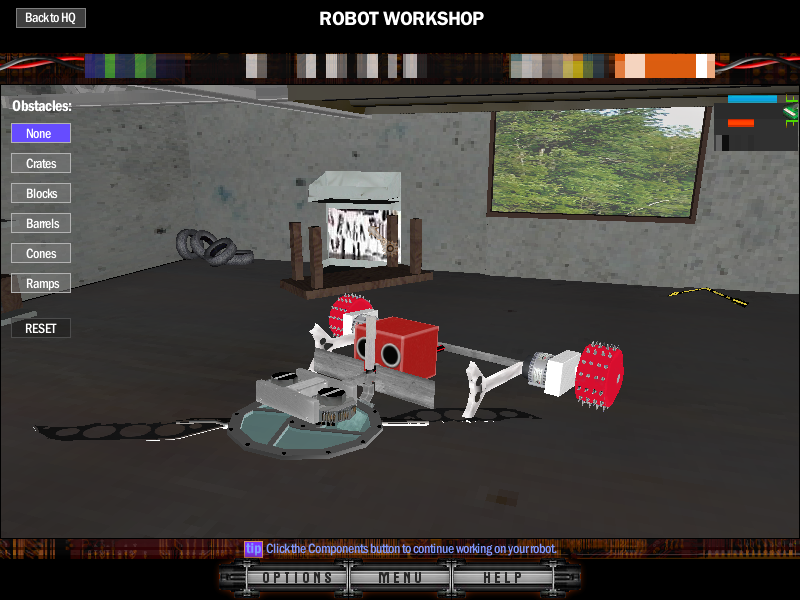Image resolution: width=800 pixels, height=600 pixels.
Task: Choose Crates as obstacles
Action: (x=41, y=163)
